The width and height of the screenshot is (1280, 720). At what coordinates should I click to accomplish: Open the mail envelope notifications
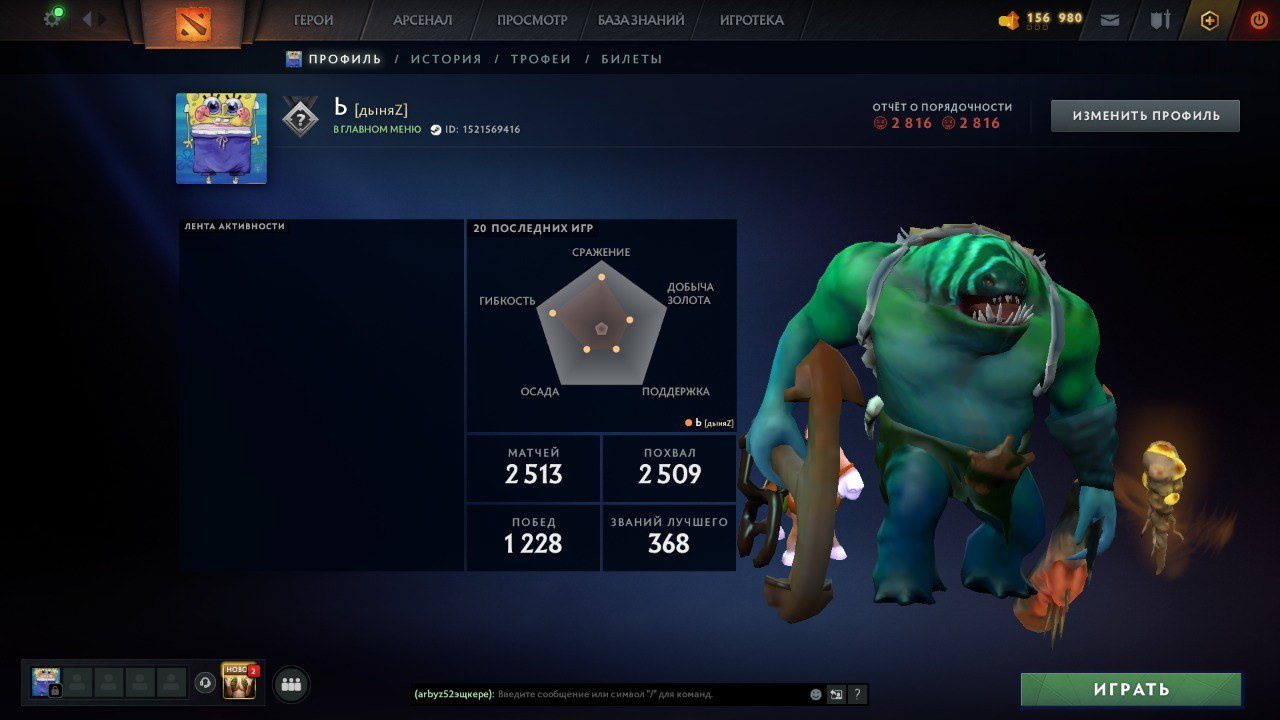point(1109,19)
